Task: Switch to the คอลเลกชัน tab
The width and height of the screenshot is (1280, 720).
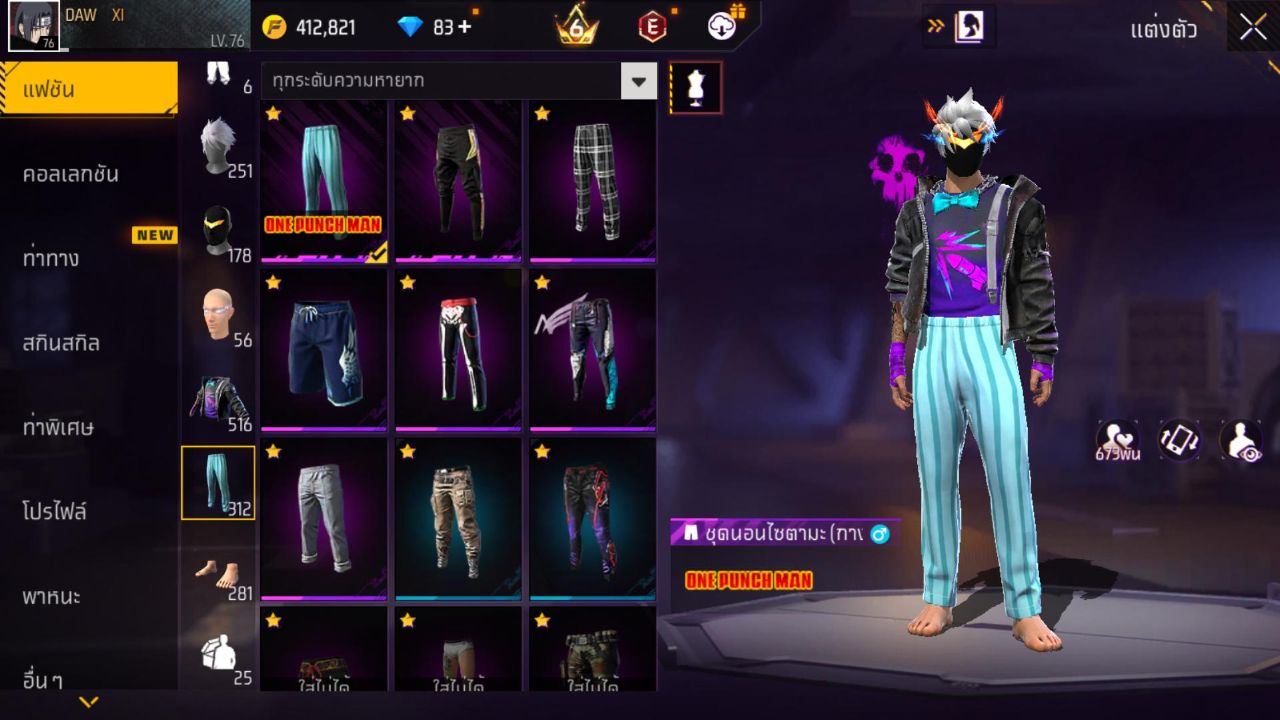Action: (90, 173)
